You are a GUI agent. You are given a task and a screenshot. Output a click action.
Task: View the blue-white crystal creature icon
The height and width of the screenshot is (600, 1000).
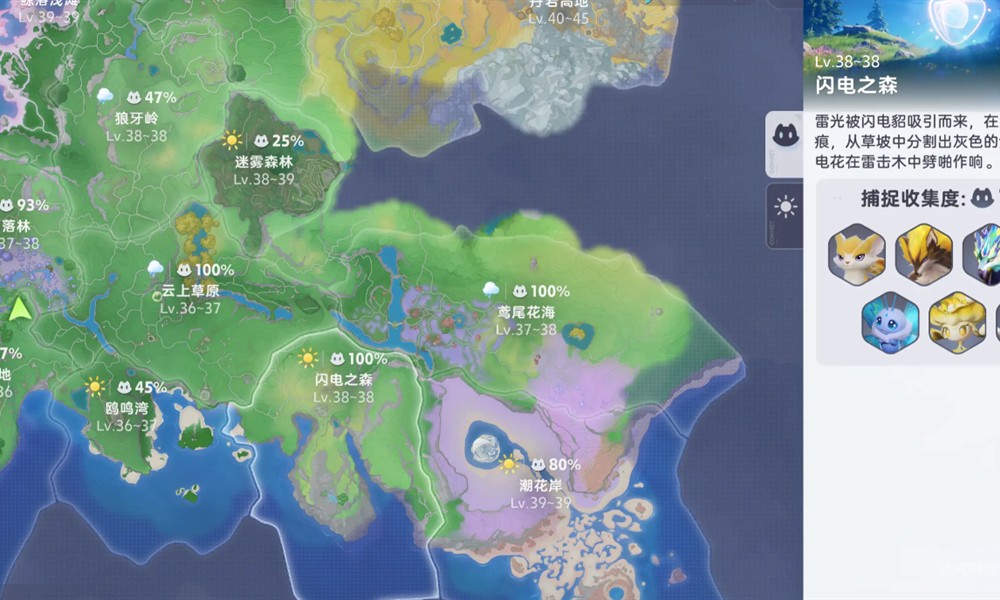point(984,254)
